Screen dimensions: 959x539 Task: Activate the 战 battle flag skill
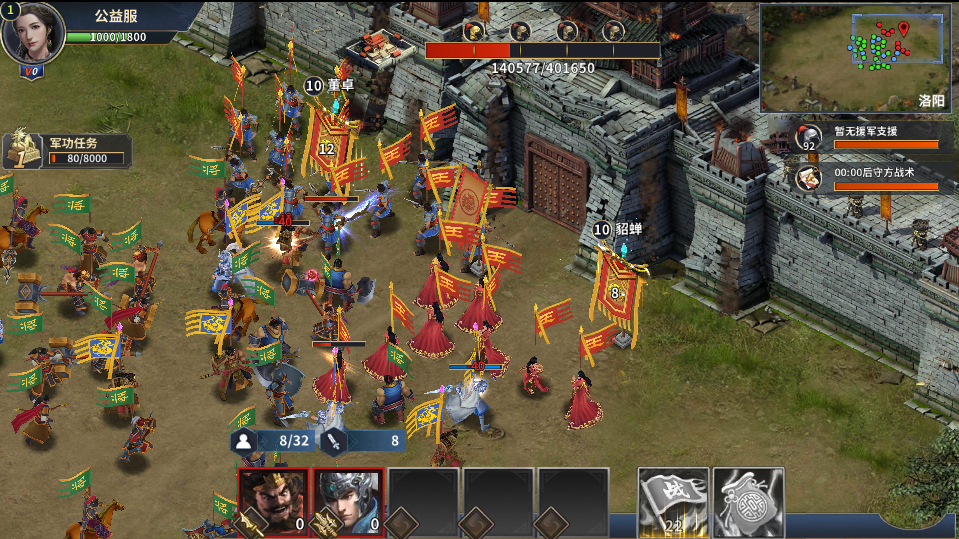[674, 502]
